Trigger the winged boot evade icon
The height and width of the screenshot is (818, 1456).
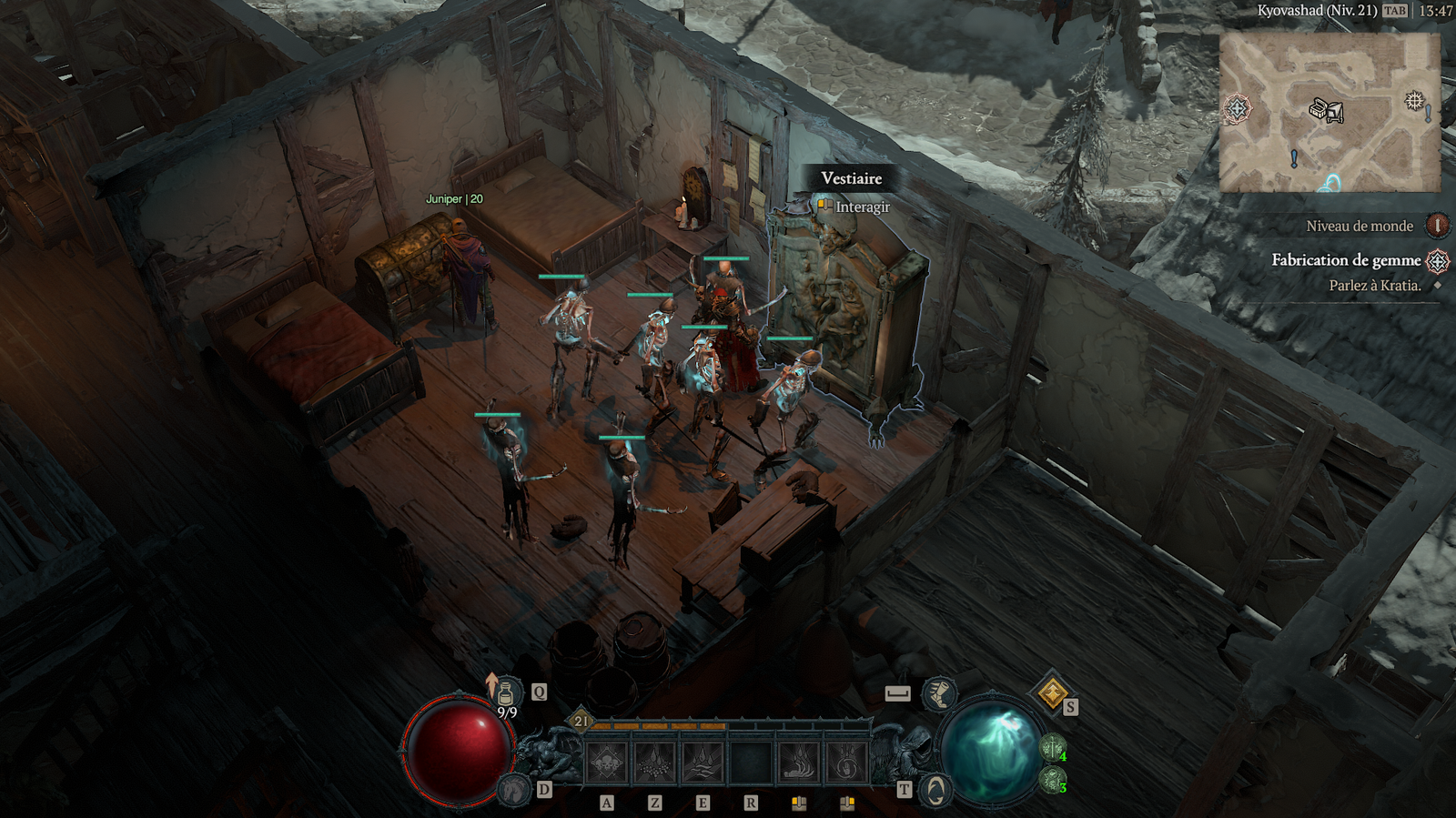(938, 694)
